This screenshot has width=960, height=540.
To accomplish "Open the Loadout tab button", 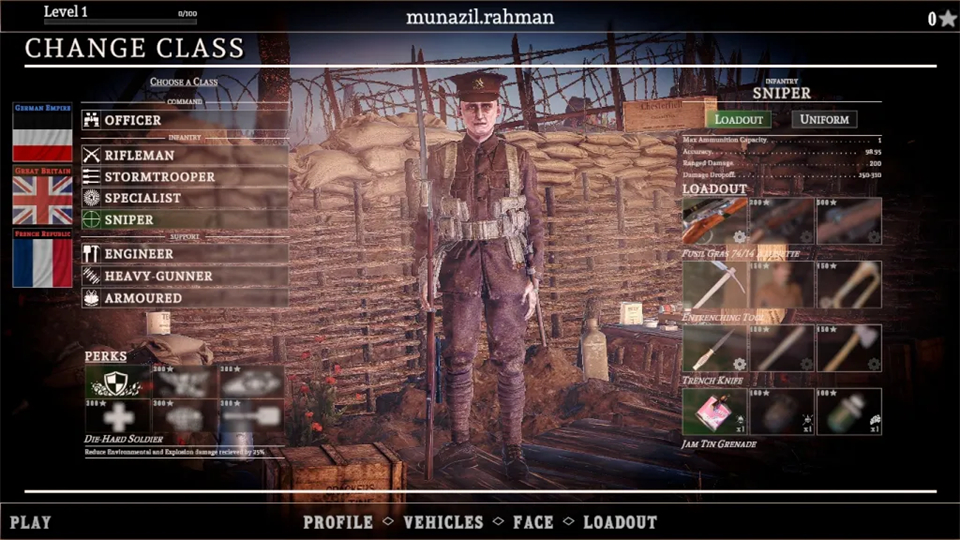I will pos(738,119).
